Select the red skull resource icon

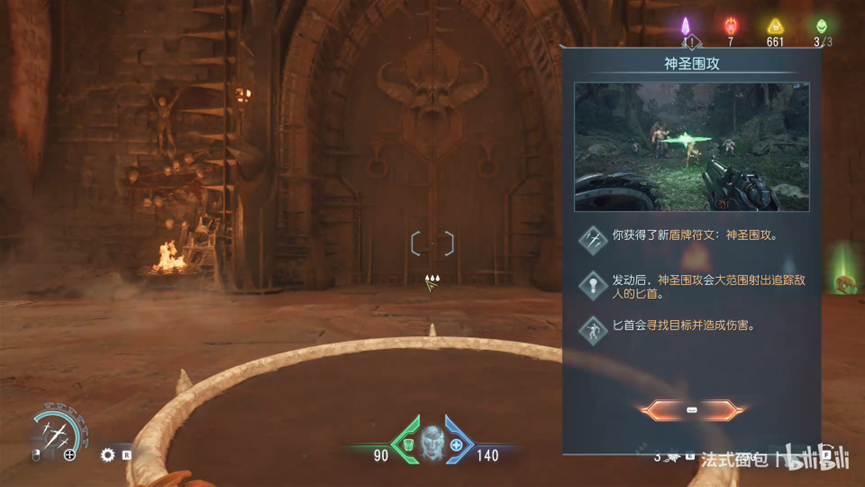pos(731,26)
